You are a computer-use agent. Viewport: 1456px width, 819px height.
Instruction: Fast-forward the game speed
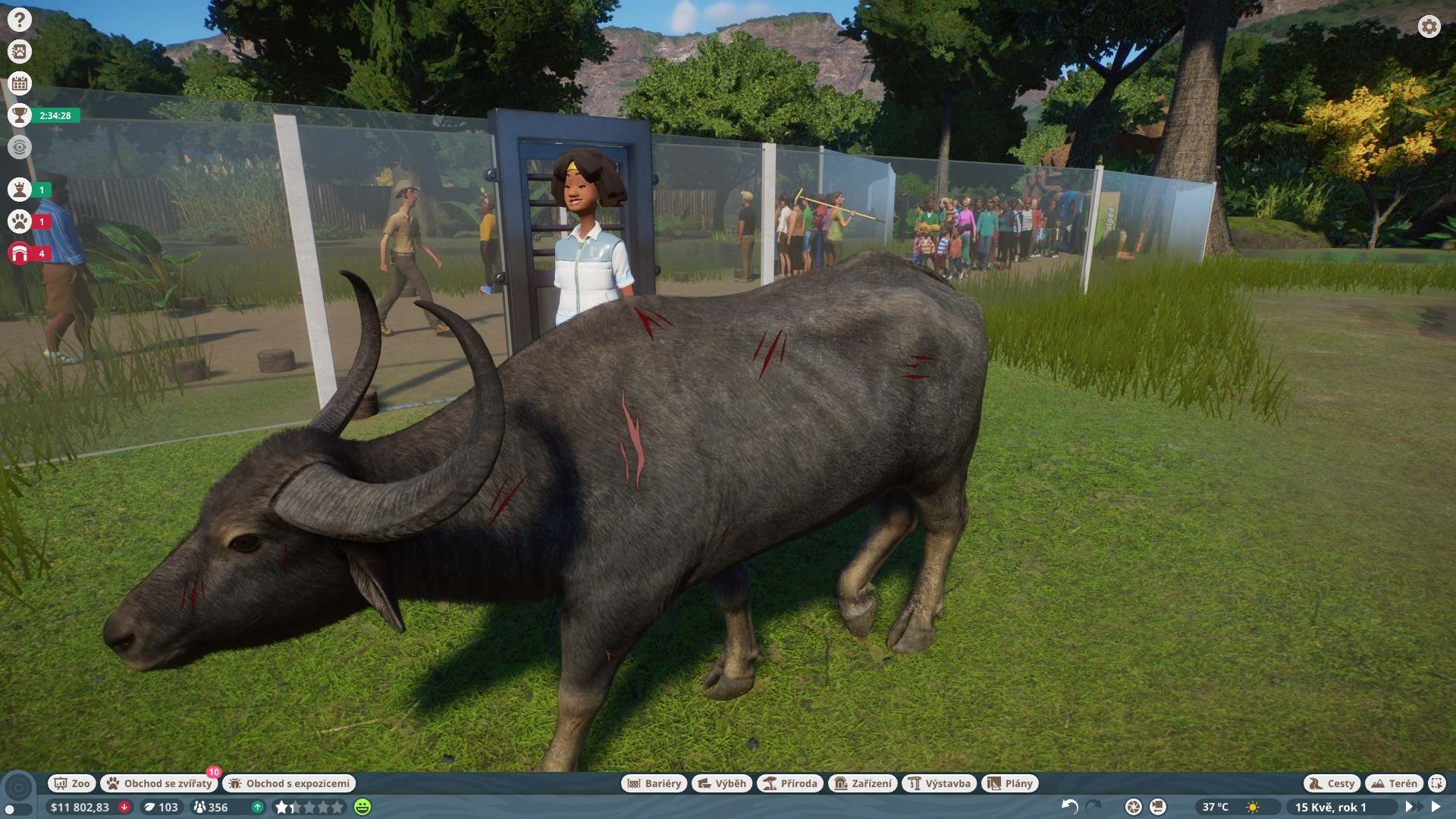(1412, 807)
